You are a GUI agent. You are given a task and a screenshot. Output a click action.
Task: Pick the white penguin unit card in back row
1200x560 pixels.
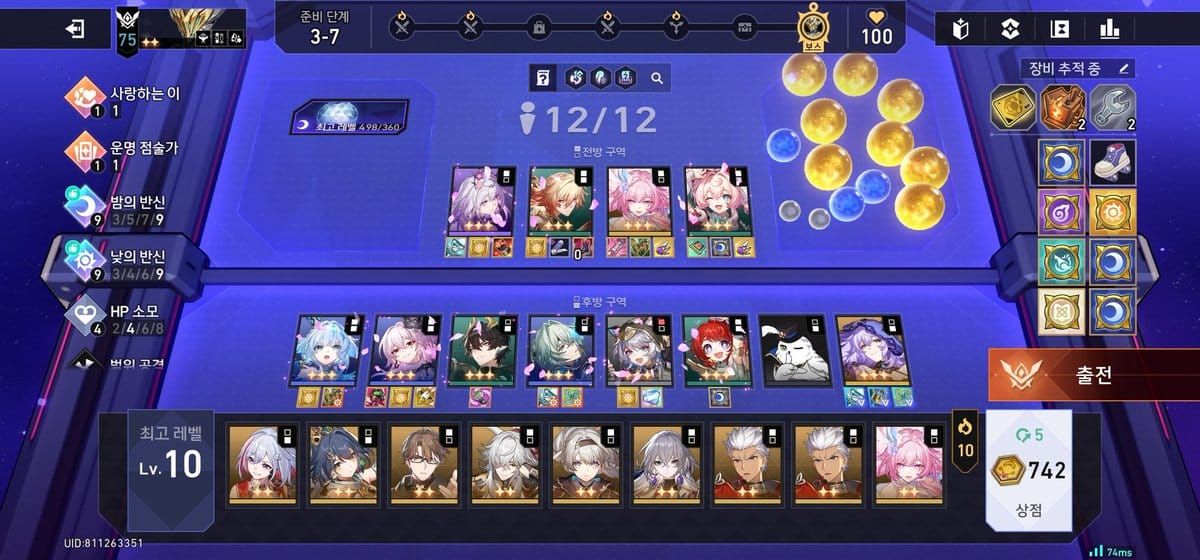tap(790, 350)
